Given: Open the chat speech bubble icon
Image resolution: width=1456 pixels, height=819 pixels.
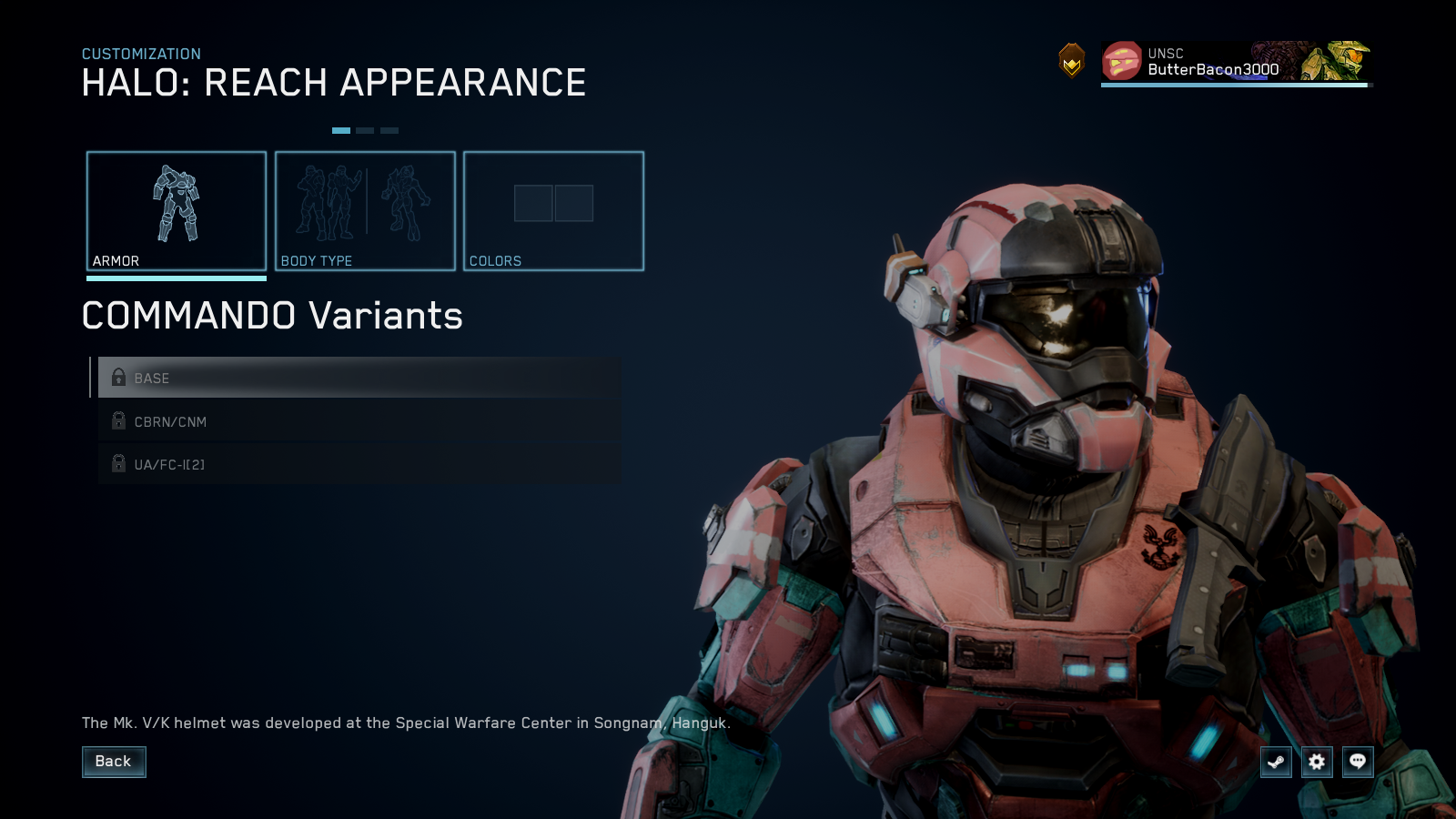Looking at the screenshot, I should coord(1358,762).
